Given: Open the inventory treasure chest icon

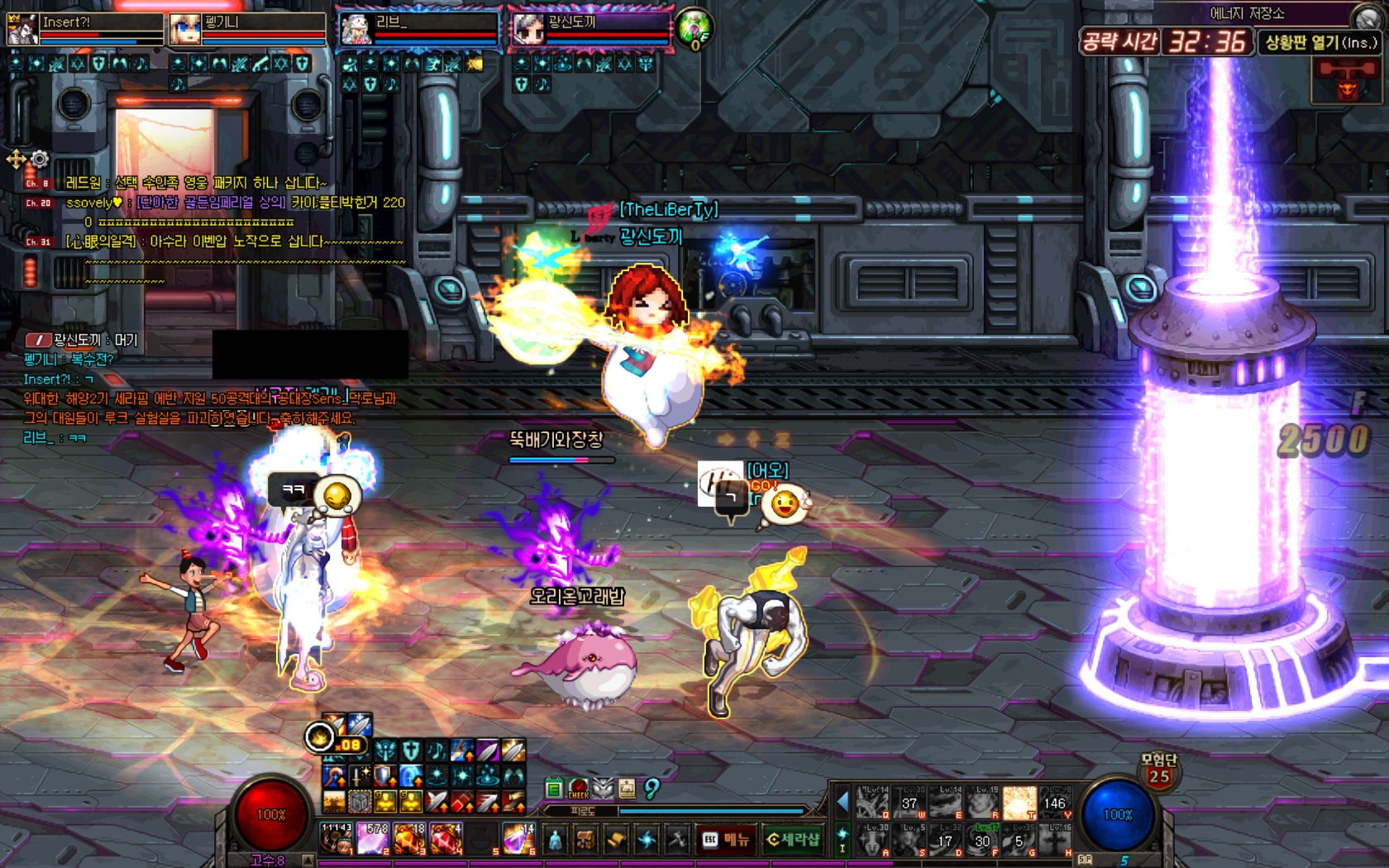Looking at the screenshot, I should coord(585,840).
